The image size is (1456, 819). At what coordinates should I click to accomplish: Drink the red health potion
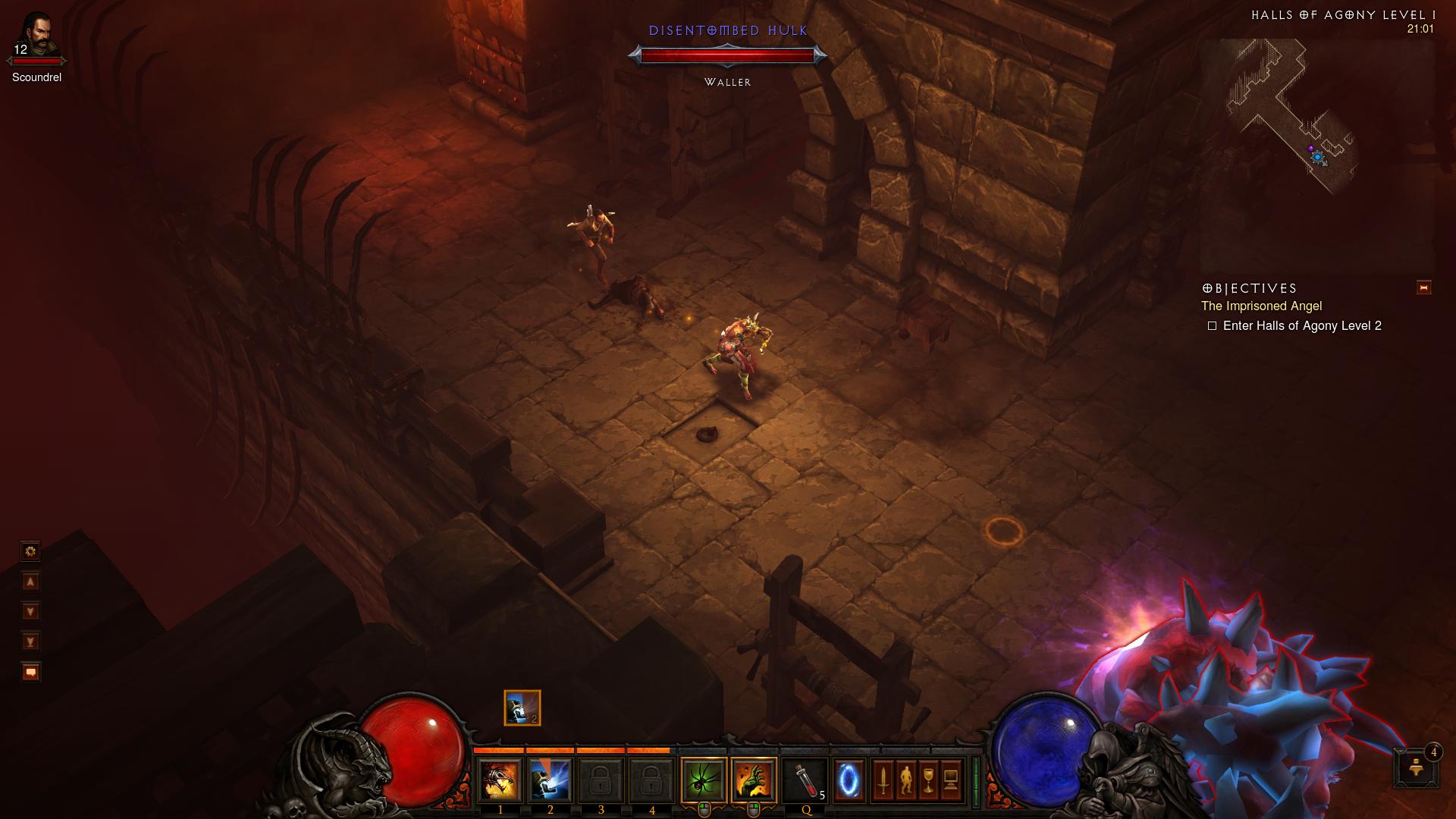pyautogui.click(x=805, y=780)
